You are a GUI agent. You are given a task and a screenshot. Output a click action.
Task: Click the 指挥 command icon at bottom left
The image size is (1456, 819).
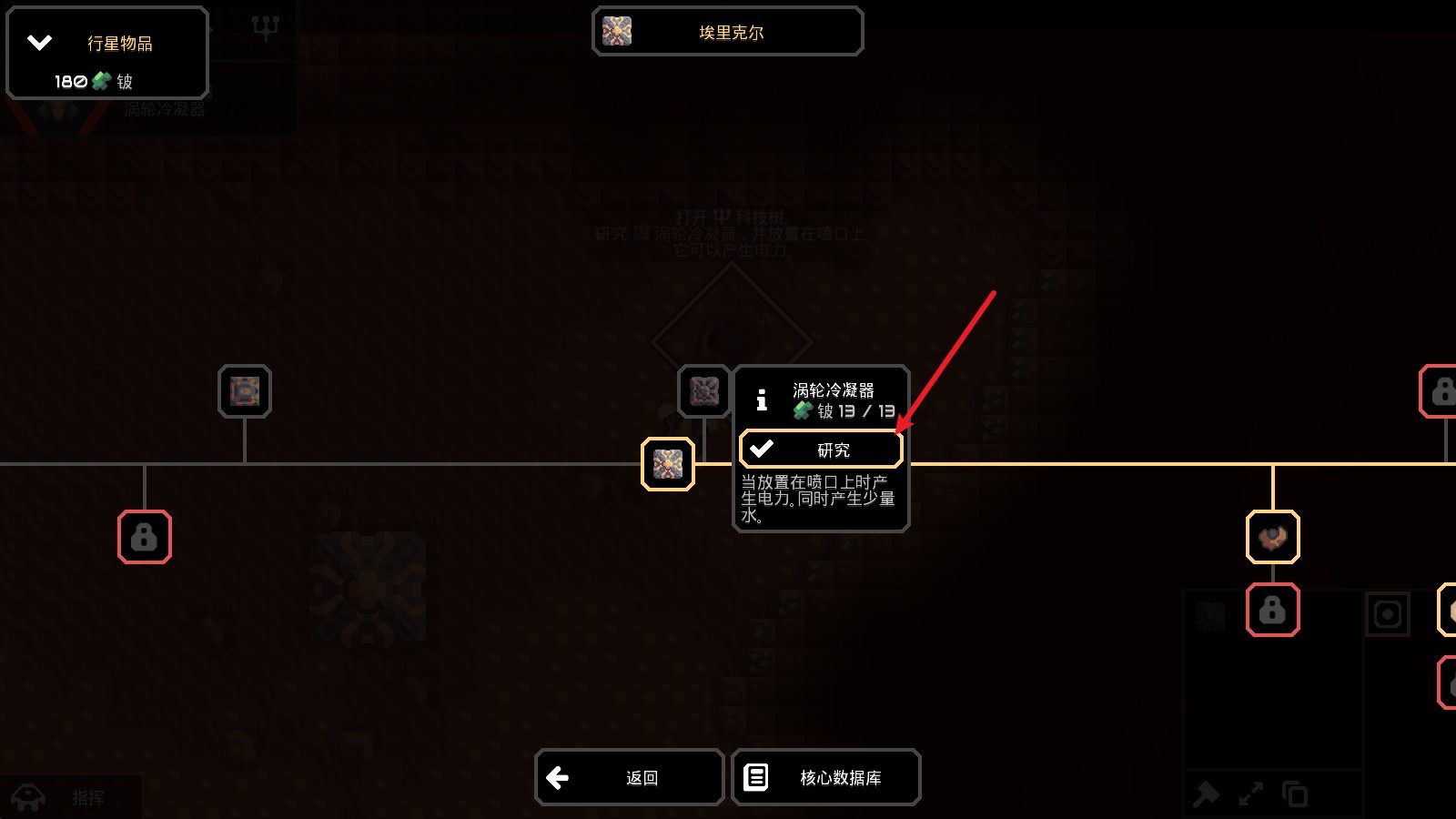click(27, 797)
